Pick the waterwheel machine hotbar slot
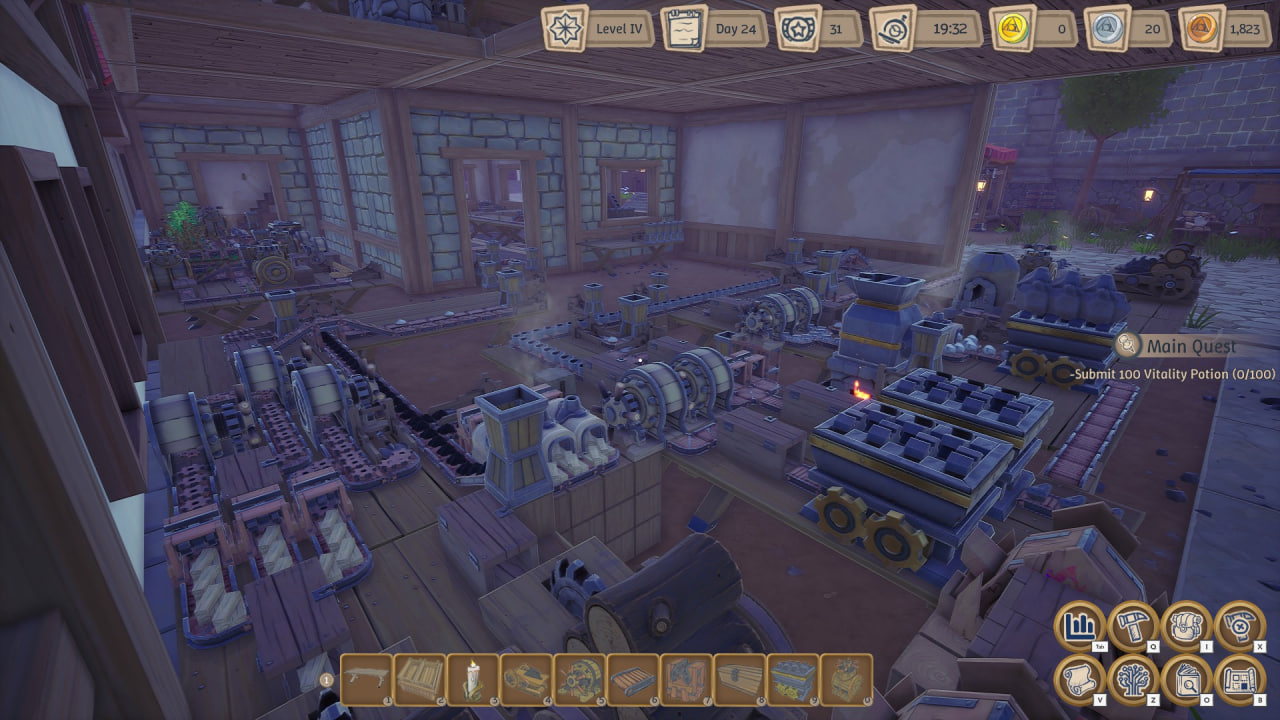Image resolution: width=1280 pixels, height=720 pixels. 579,680
